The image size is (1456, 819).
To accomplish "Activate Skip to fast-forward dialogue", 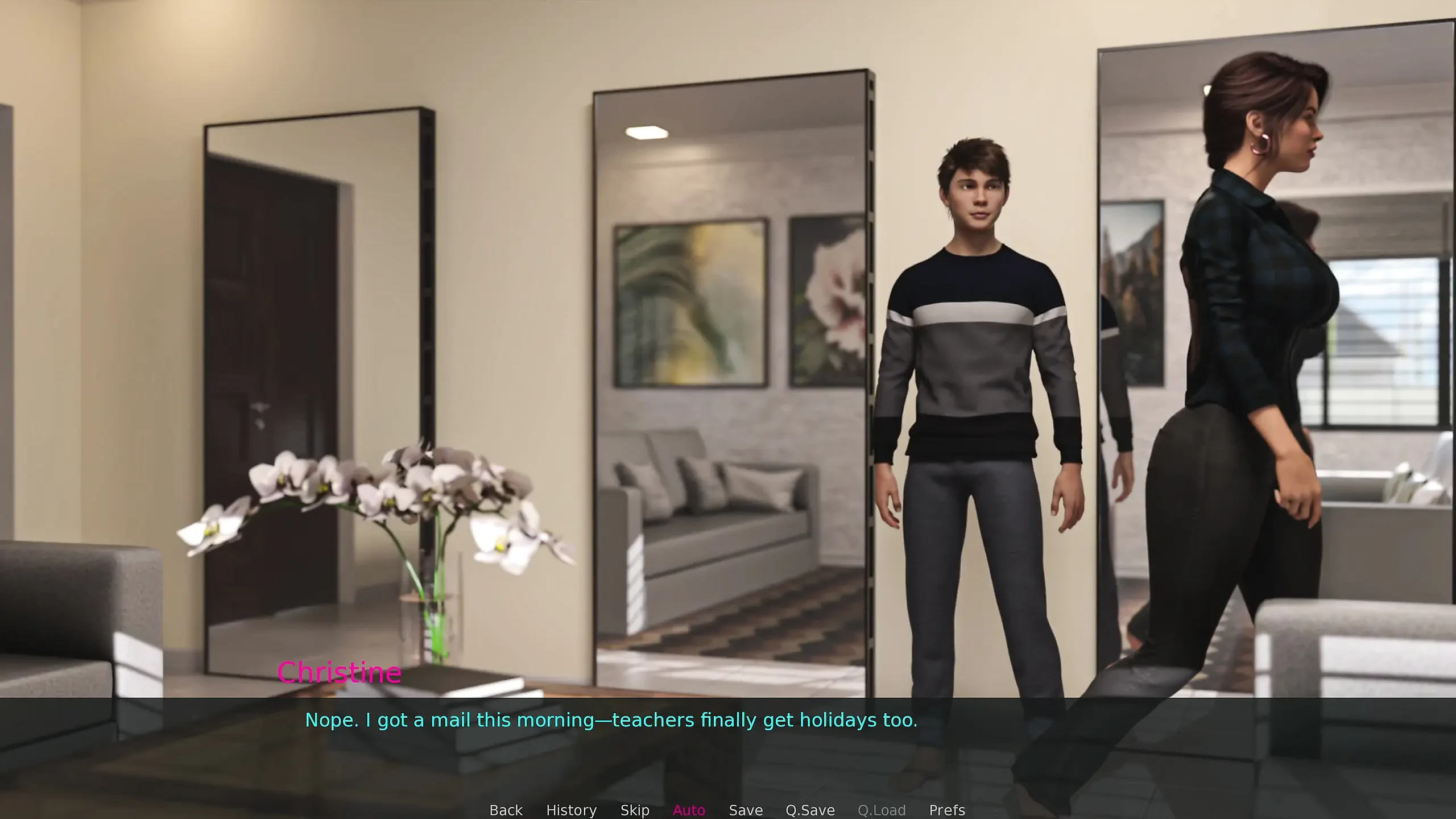I will tap(635, 809).
